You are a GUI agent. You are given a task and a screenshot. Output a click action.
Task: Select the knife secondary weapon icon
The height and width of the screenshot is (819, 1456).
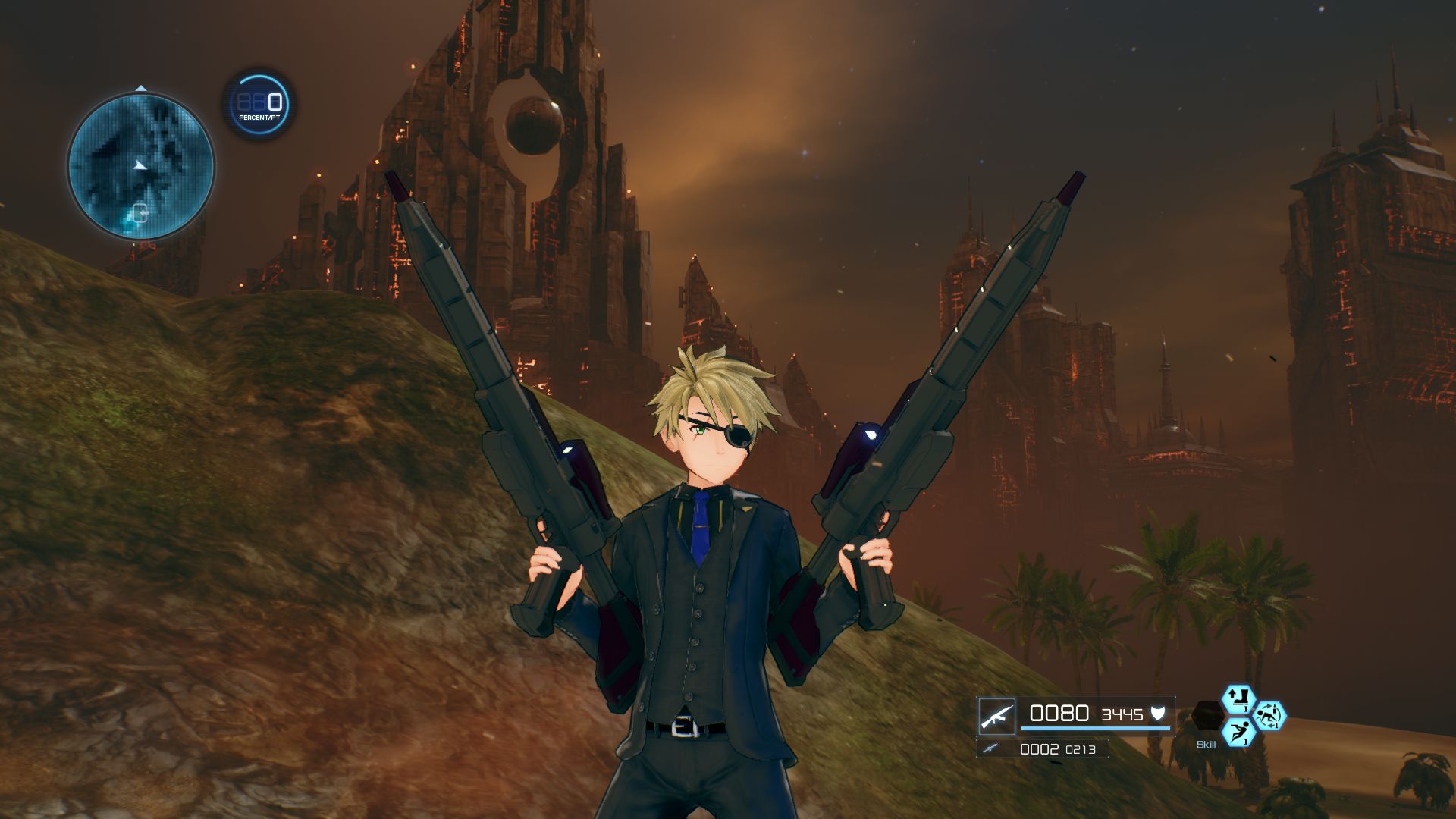[991, 748]
